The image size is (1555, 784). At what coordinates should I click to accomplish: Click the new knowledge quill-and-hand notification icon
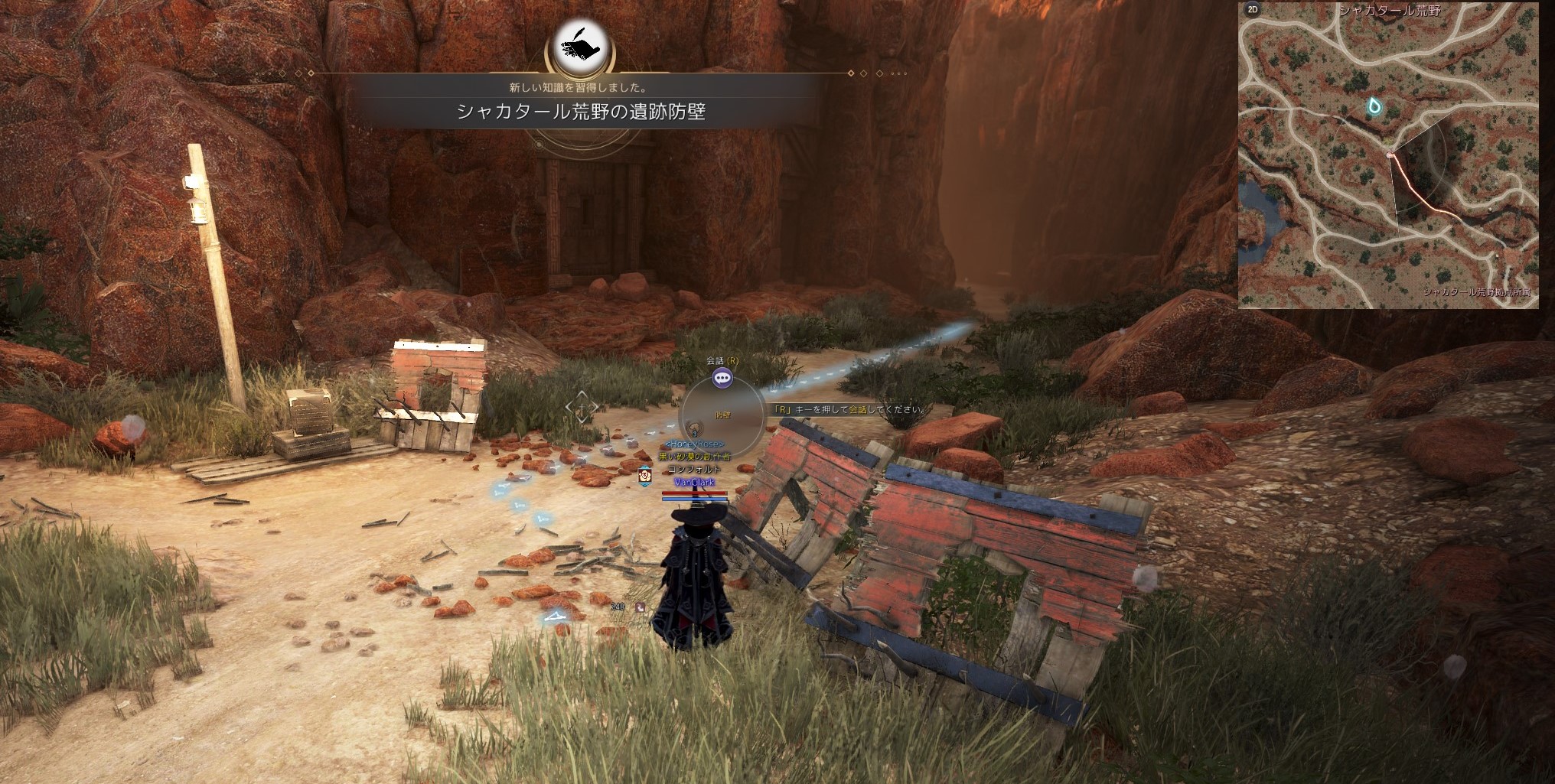click(580, 46)
